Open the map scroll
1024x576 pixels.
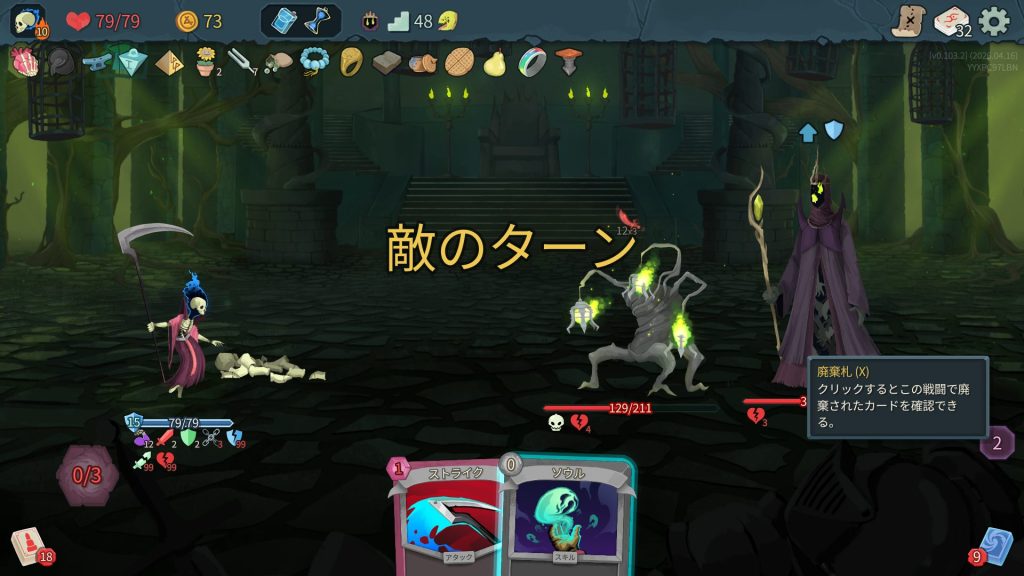pos(908,20)
